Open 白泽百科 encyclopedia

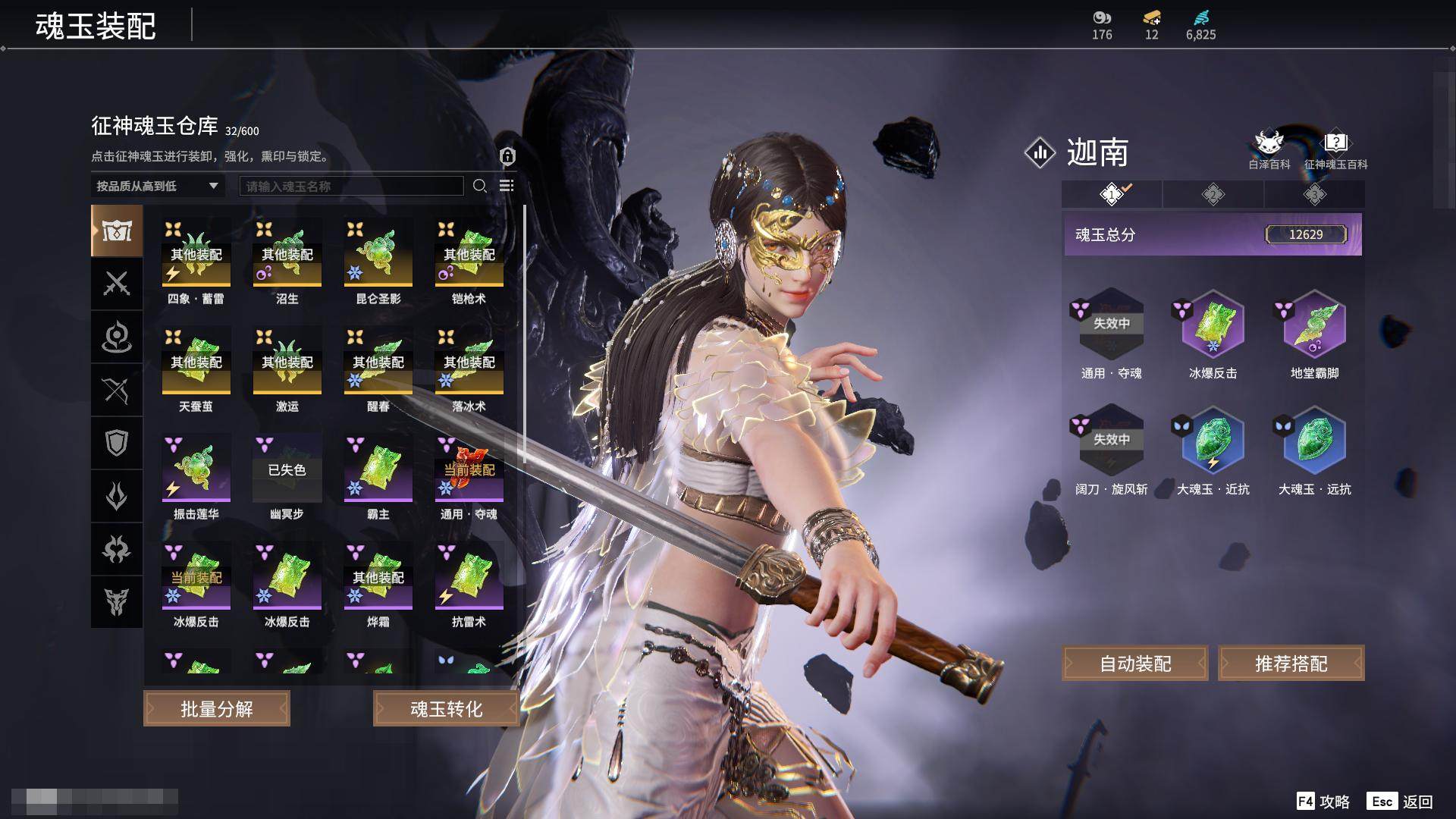(x=1269, y=149)
